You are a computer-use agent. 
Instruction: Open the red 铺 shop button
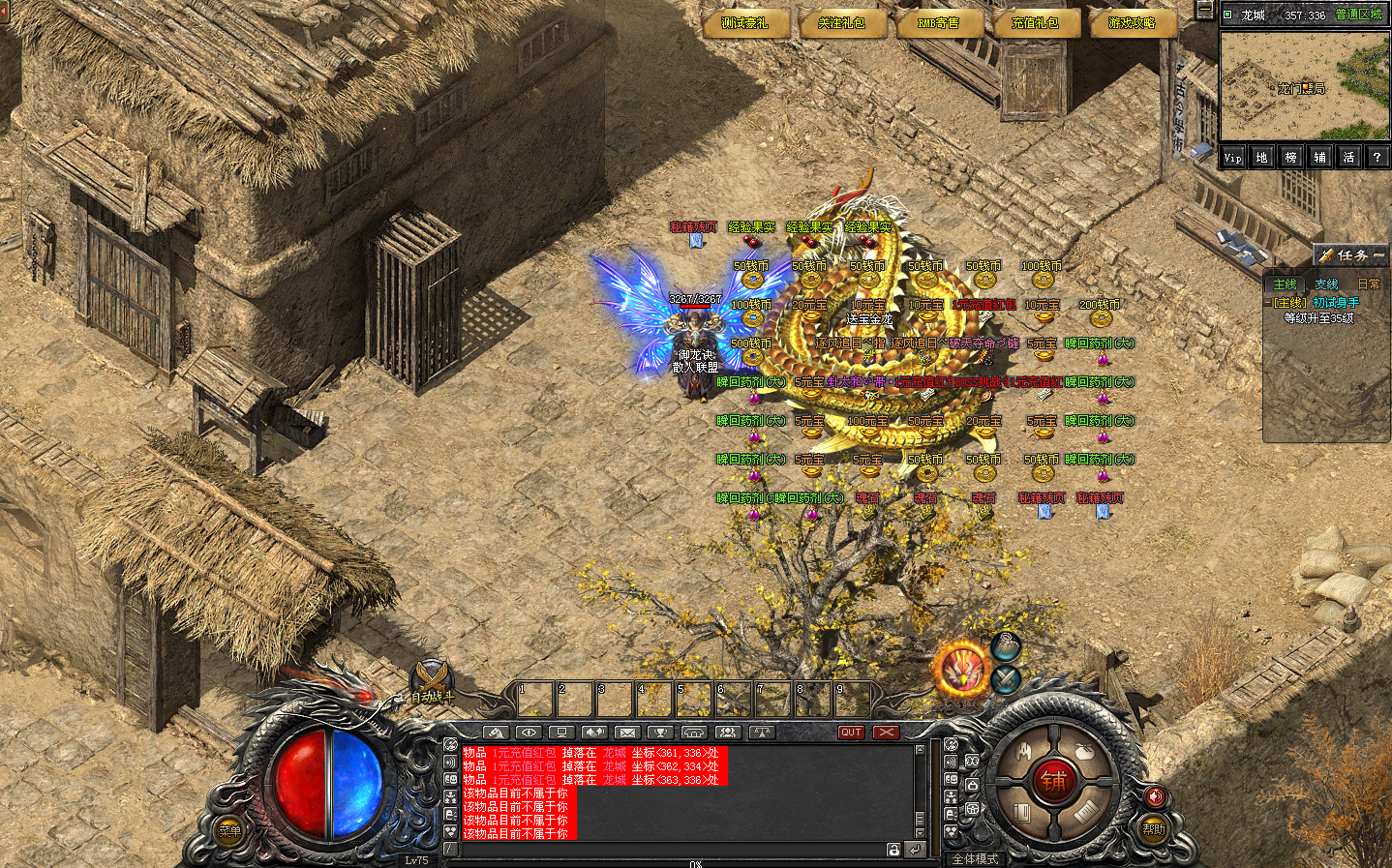click(1053, 782)
